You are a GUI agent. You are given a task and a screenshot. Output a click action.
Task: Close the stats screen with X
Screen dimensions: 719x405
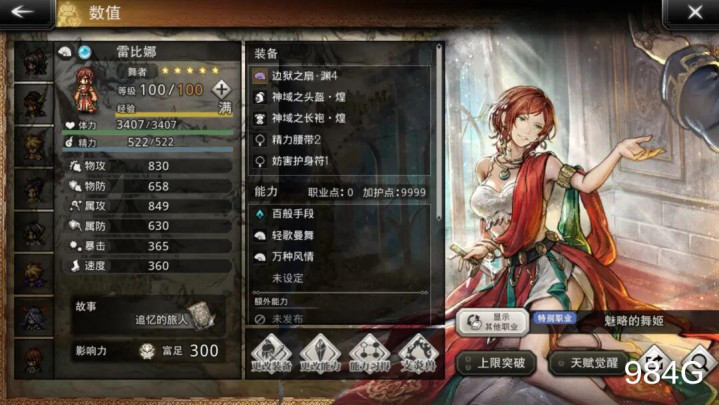coord(693,13)
